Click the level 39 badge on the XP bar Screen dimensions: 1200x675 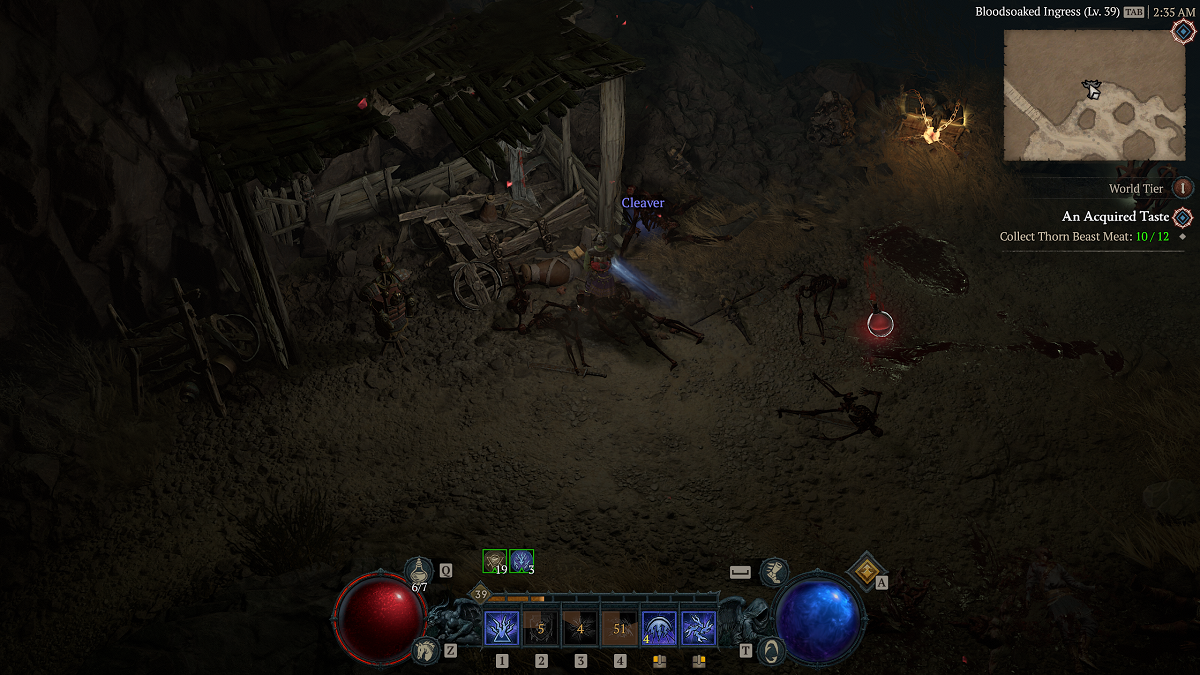481,595
